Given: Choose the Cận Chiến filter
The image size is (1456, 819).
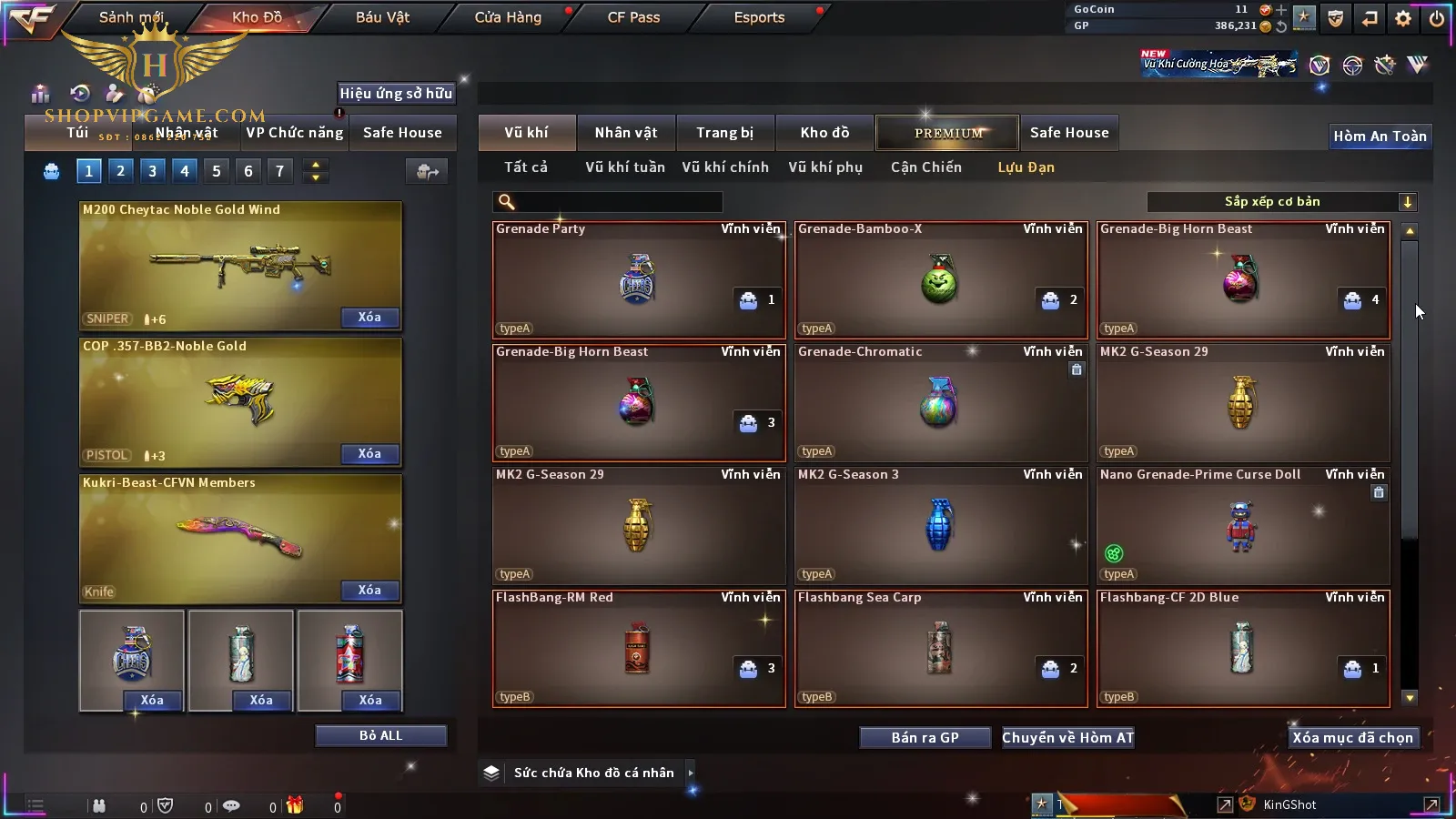Looking at the screenshot, I should 925,167.
